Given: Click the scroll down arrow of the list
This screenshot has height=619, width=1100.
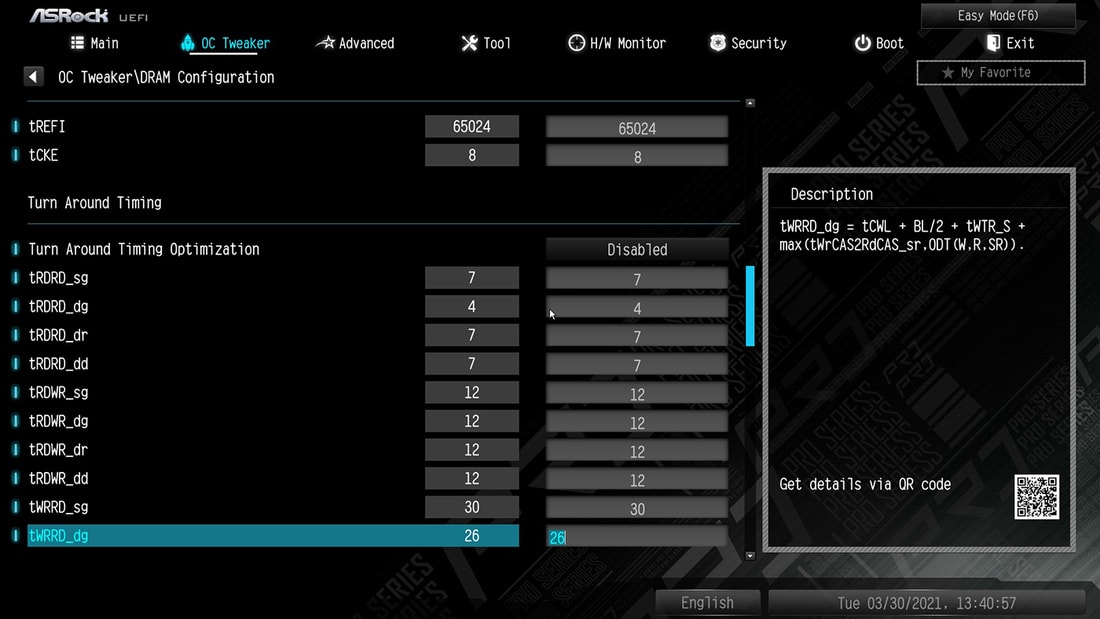Looking at the screenshot, I should (750, 555).
